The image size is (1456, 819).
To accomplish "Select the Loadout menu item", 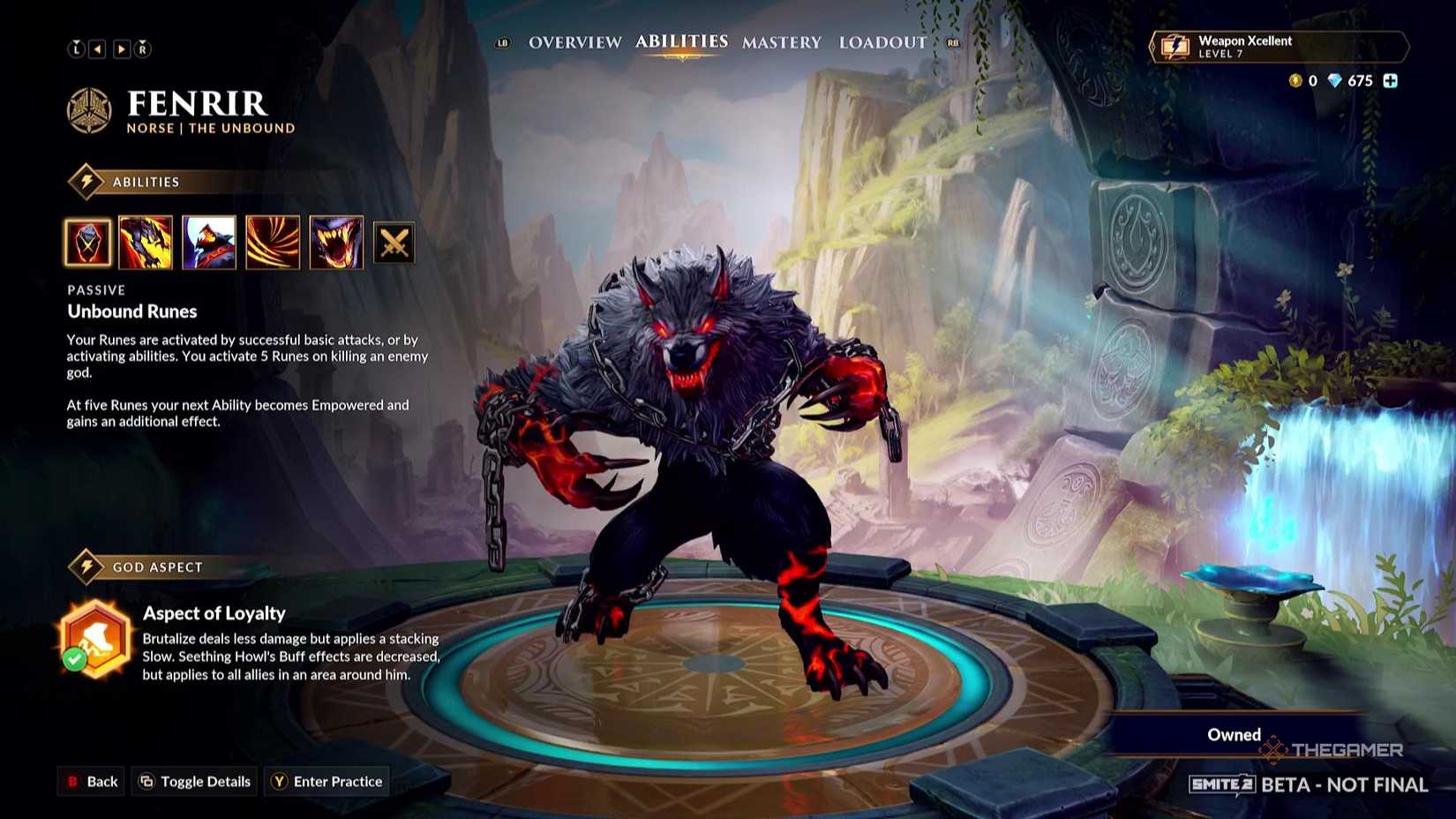I will (x=882, y=41).
